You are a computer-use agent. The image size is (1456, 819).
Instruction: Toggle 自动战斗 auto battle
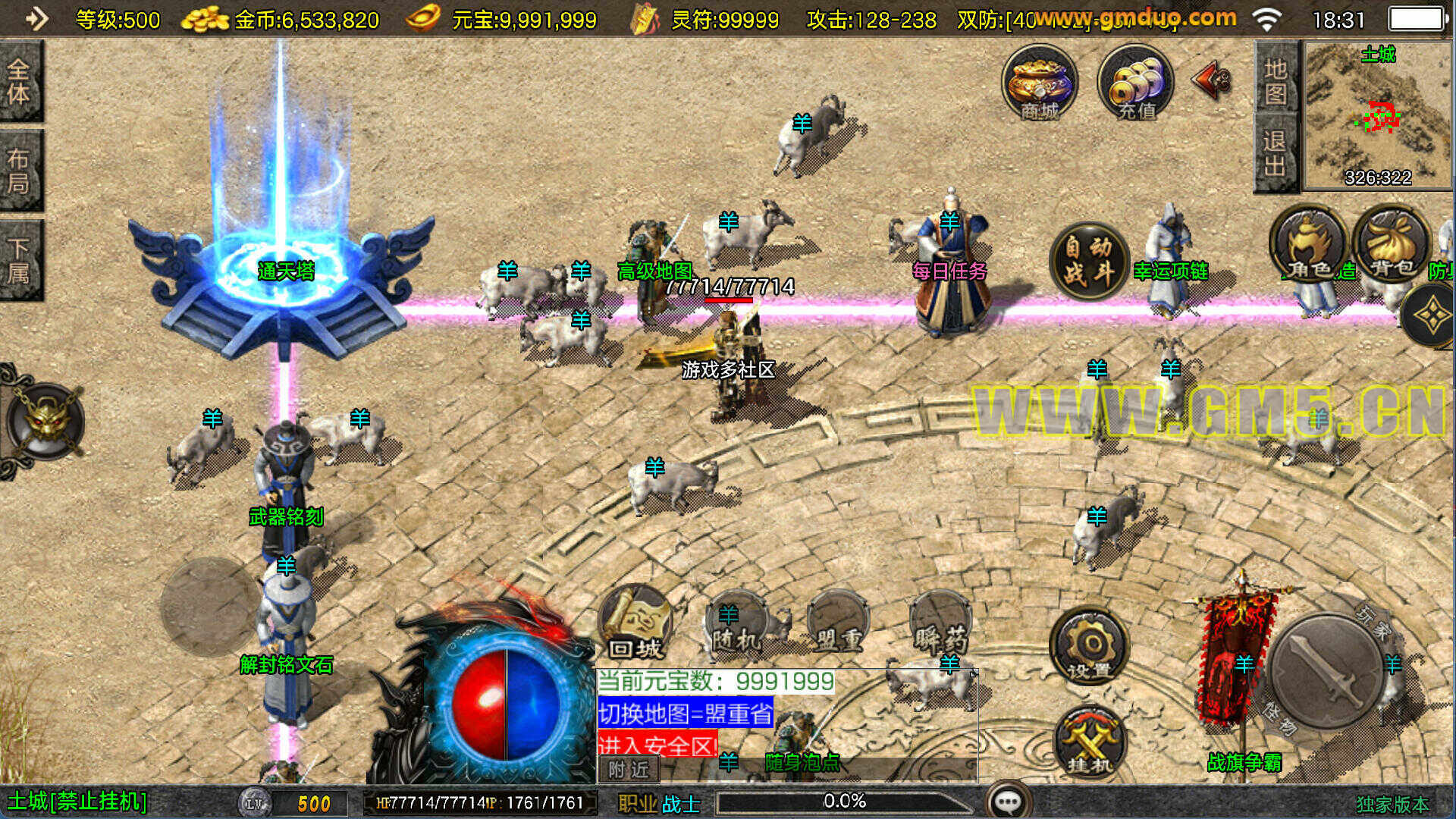[x=1089, y=259]
